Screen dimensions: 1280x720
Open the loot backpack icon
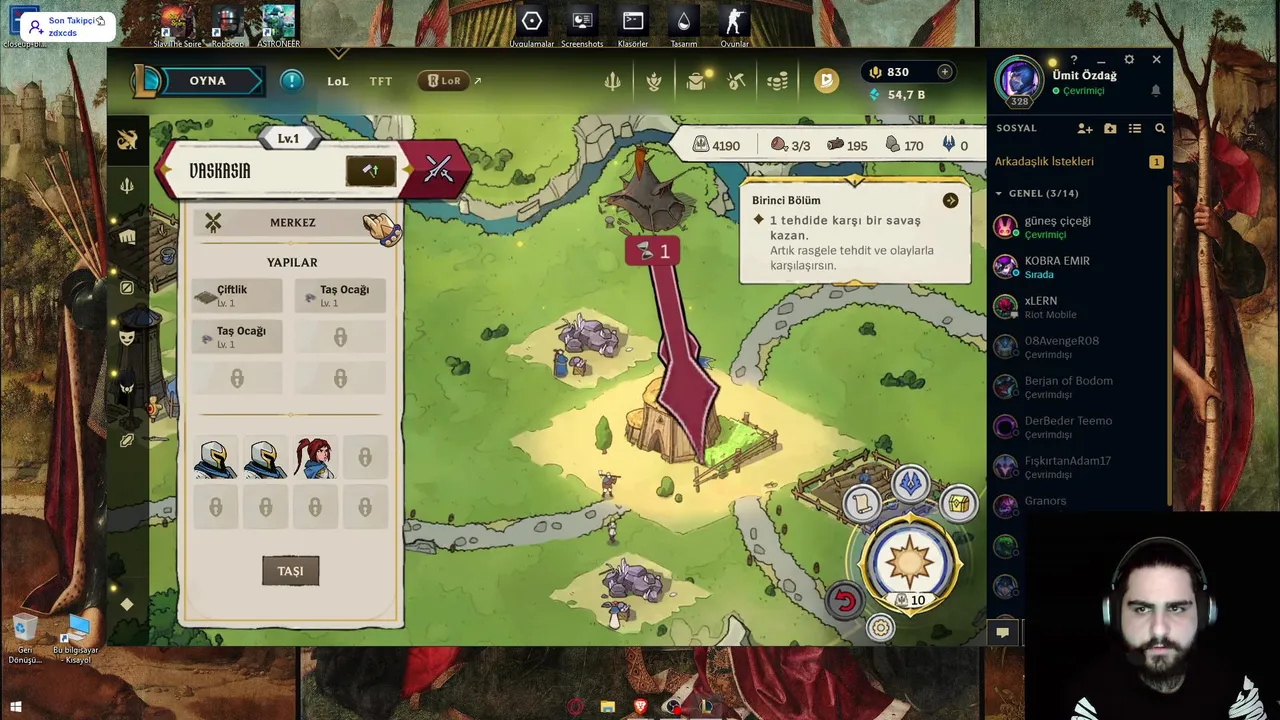coord(696,82)
